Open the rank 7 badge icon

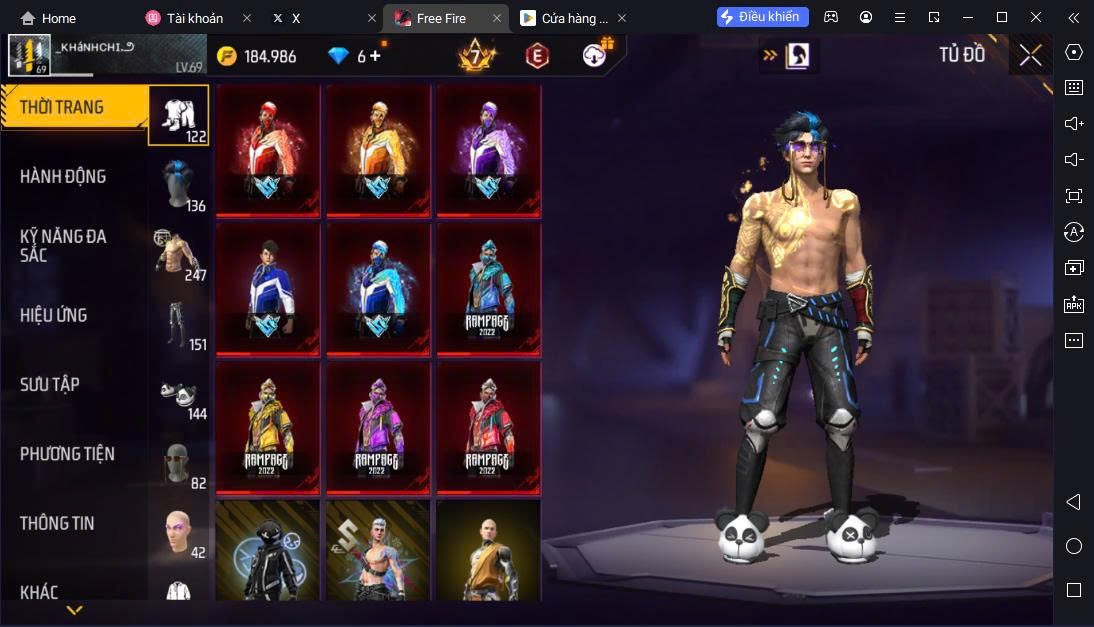[474, 55]
